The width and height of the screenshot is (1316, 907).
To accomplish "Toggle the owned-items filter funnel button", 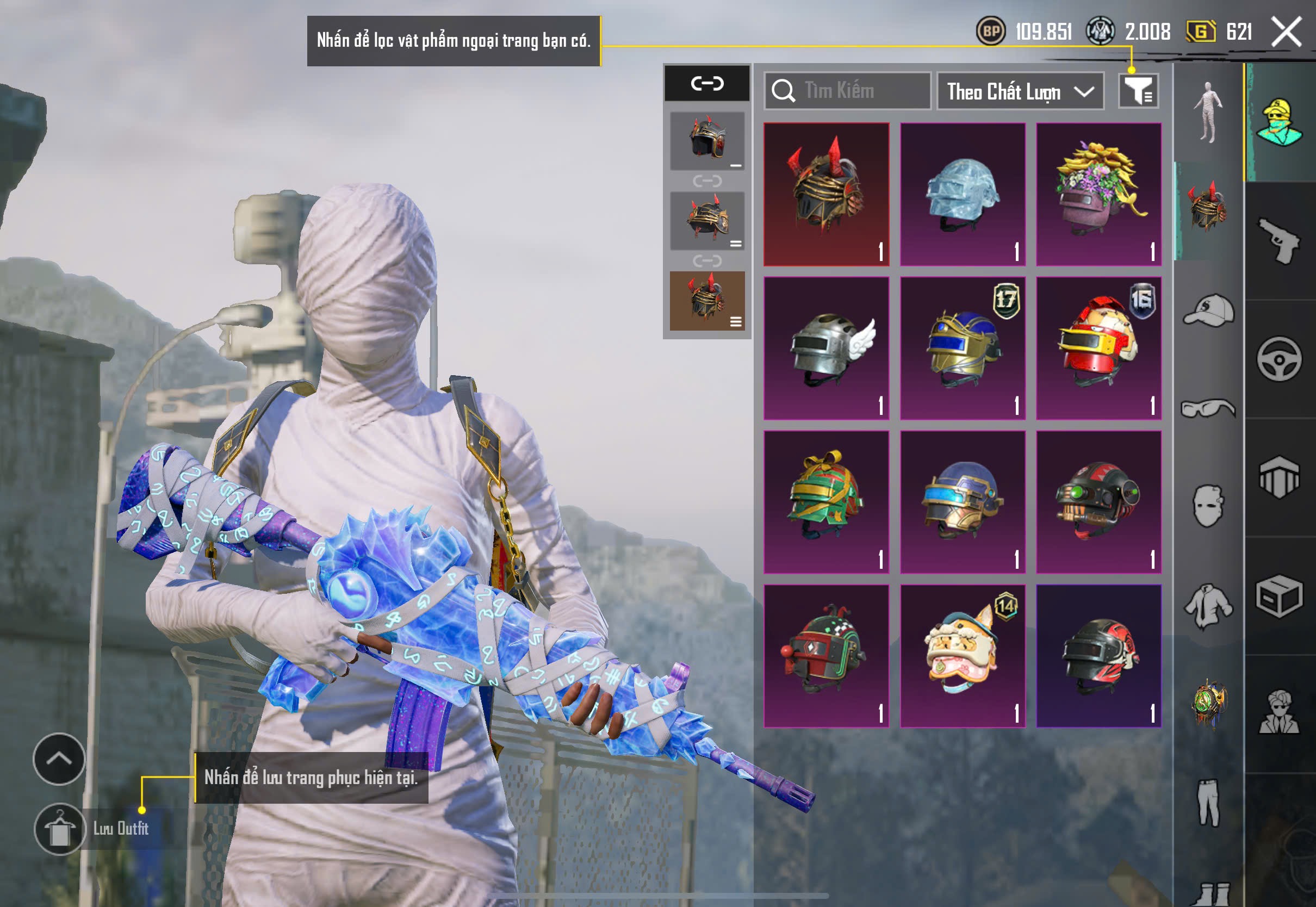I will 1139,91.
